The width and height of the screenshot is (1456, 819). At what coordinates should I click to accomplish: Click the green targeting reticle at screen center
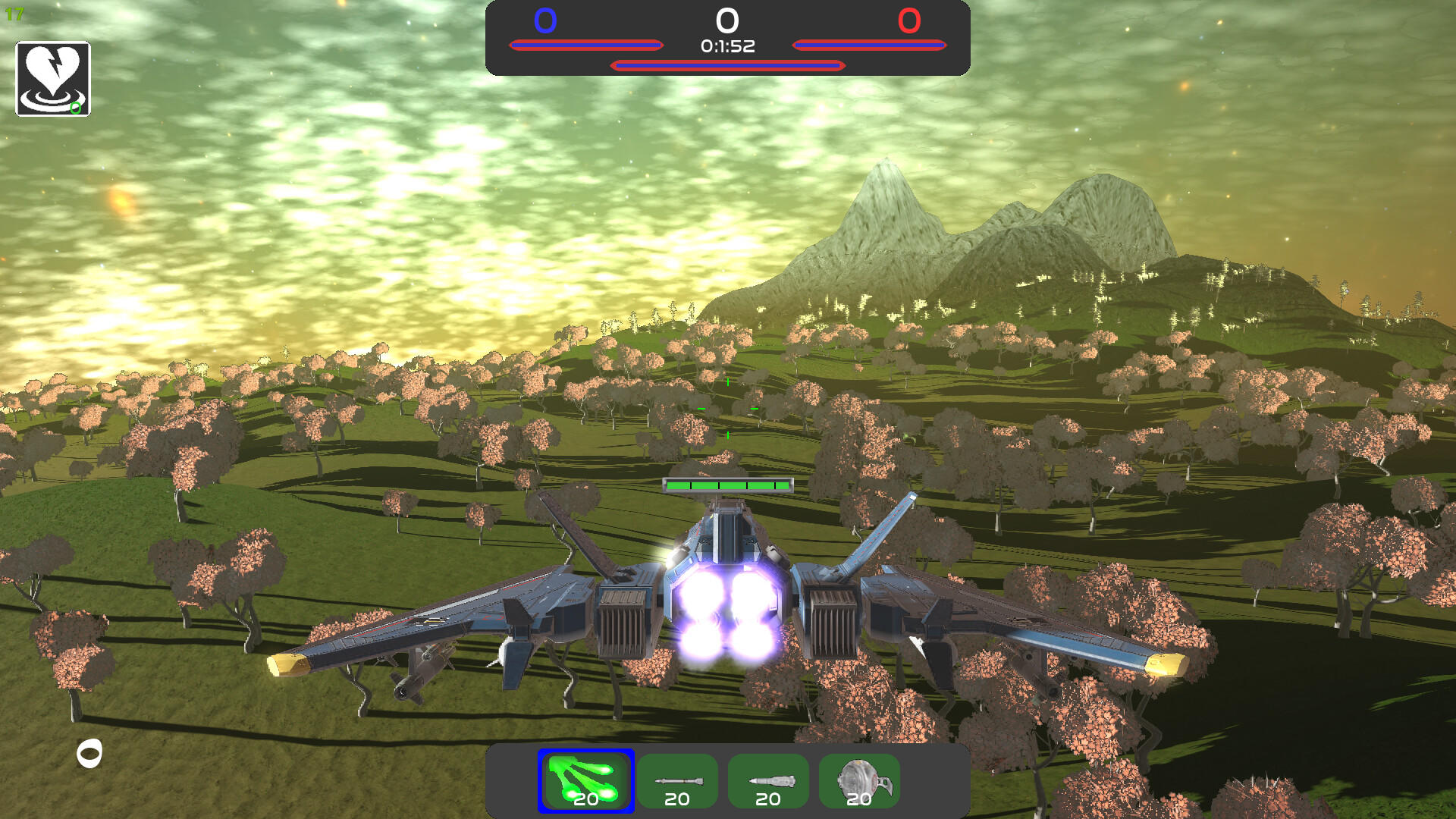pos(726,409)
